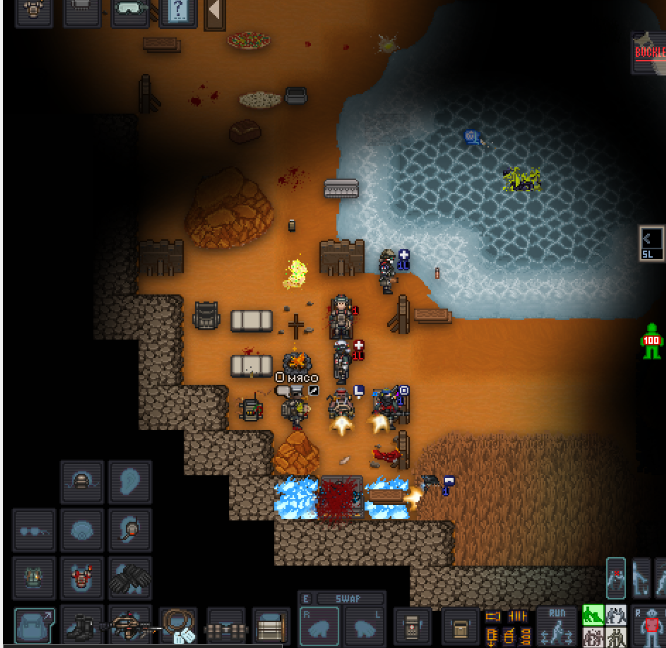Click the dog tags ID slot
The height and width of the screenshot is (648, 666).
(x=178, y=626)
